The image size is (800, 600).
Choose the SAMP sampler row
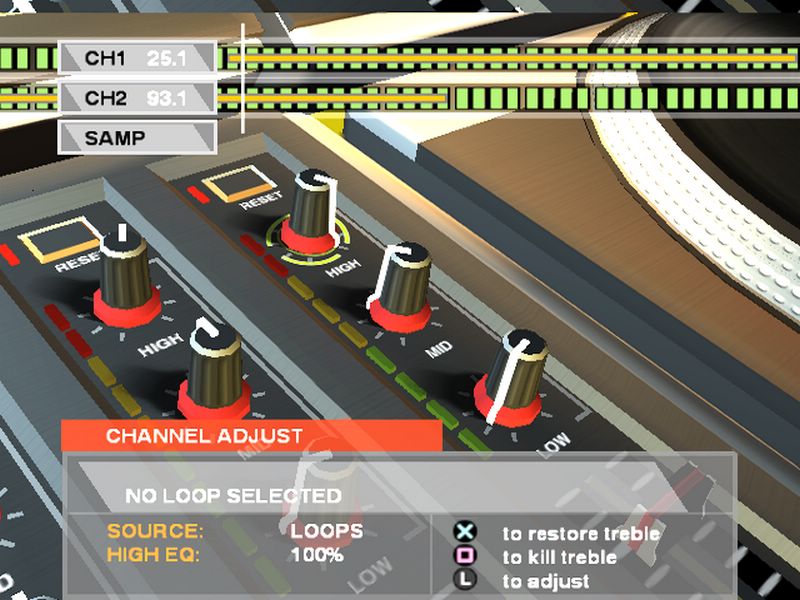[137, 138]
